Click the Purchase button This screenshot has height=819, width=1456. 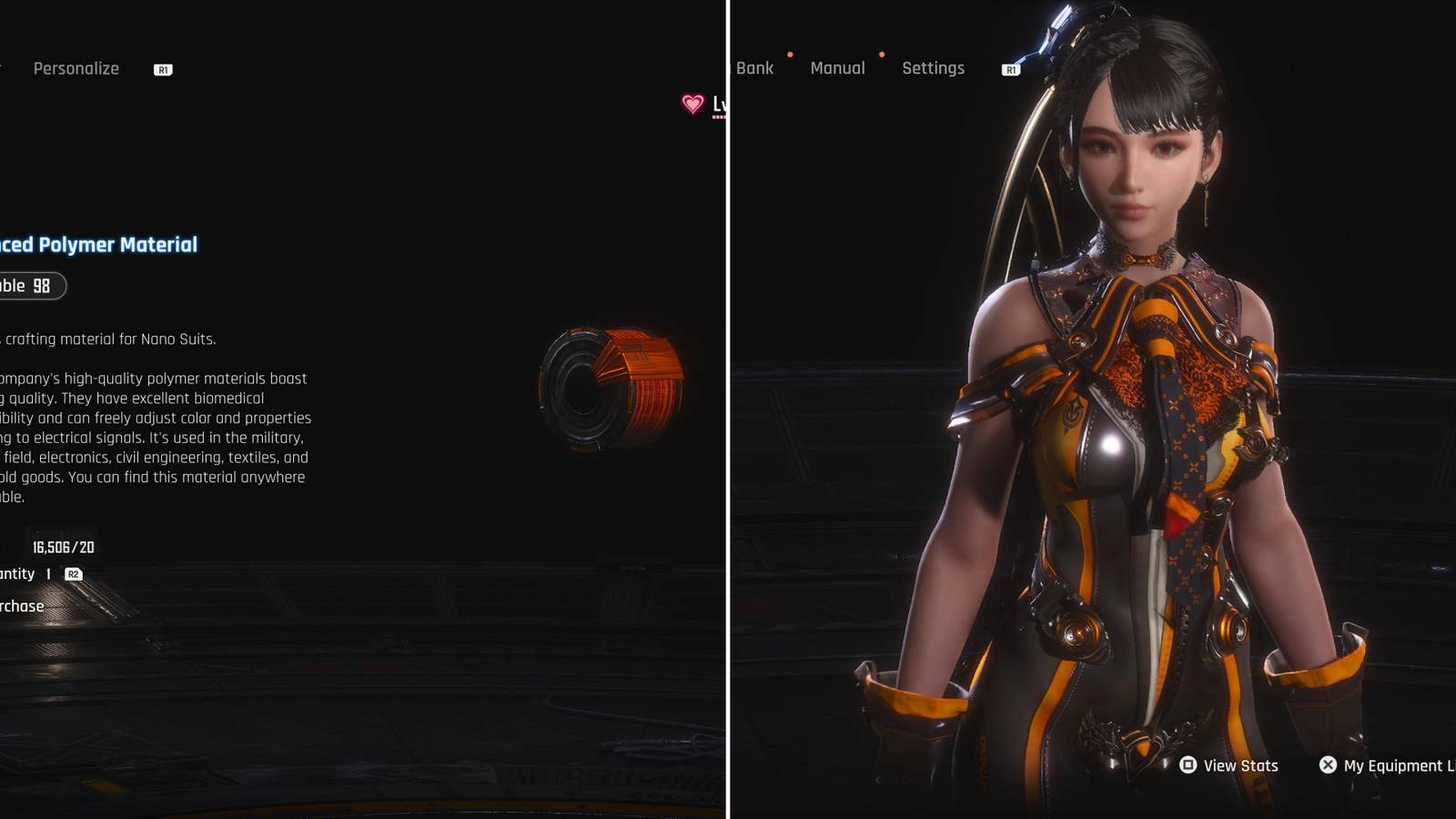click(x=23, y=605)
